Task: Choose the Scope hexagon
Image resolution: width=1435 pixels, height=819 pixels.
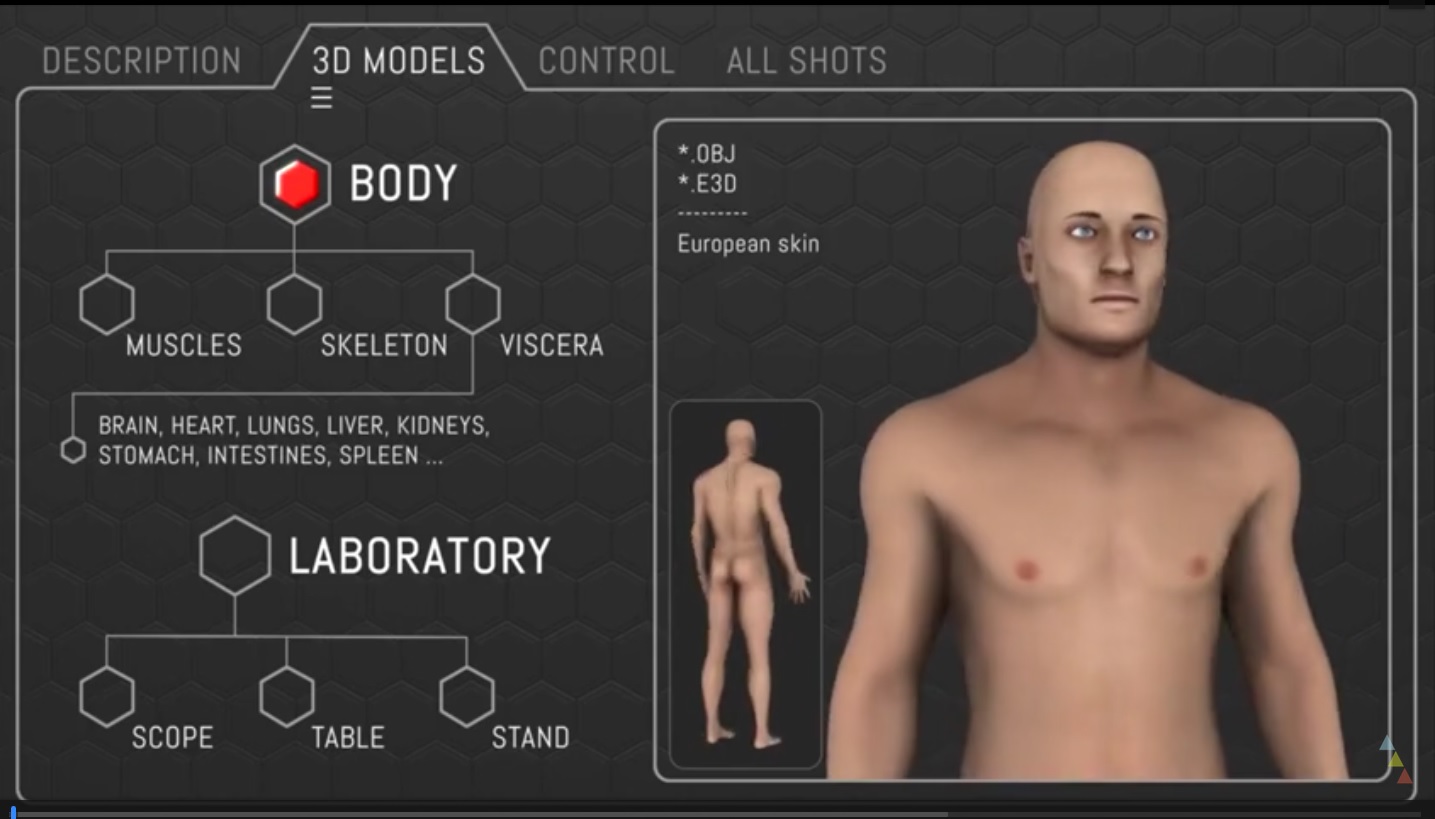Action: tap(107, 697)
